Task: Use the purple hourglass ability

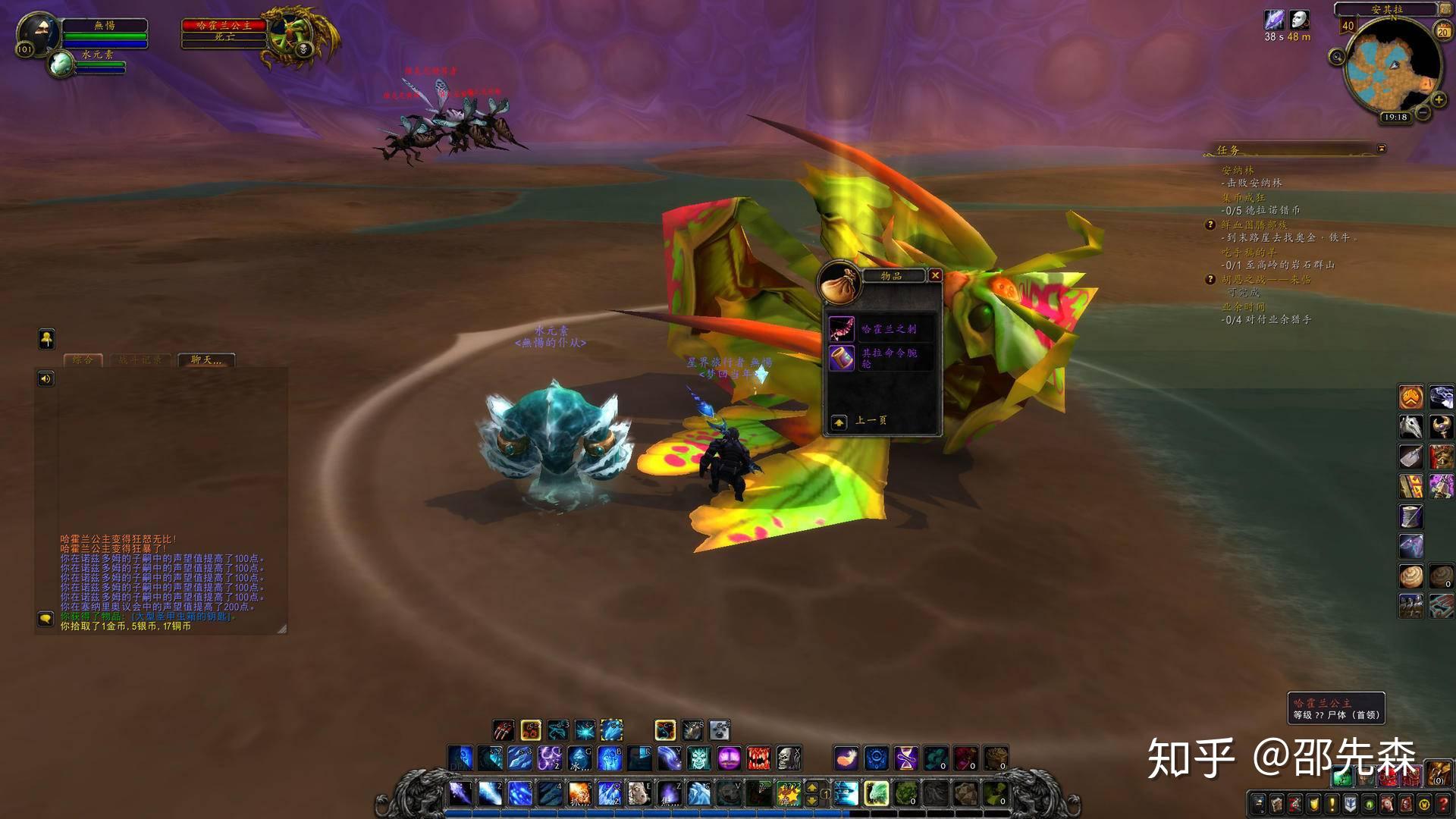Action: pos(905,758)
